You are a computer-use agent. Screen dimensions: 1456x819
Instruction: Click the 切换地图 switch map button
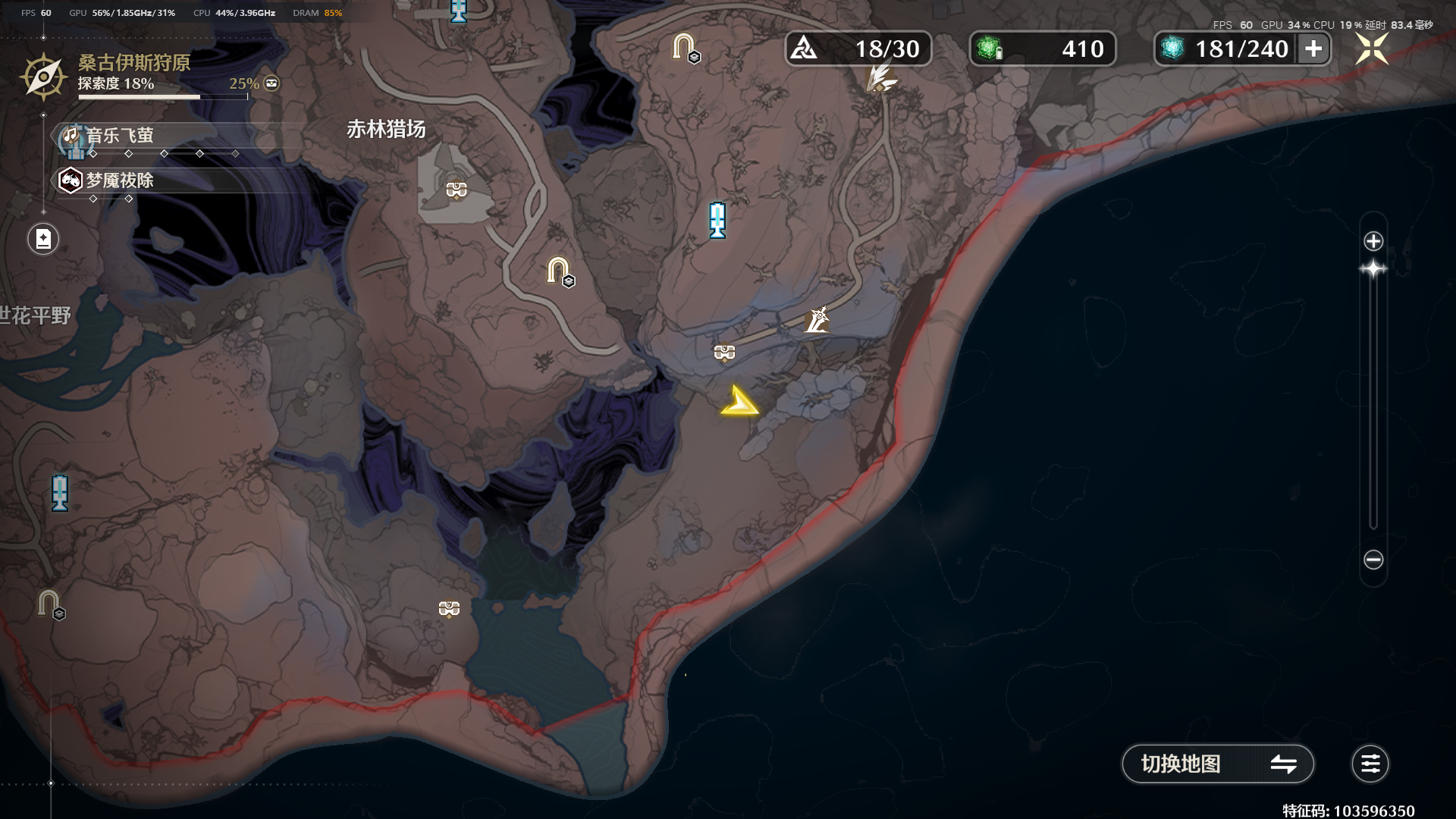click(x=1217, y=764)
